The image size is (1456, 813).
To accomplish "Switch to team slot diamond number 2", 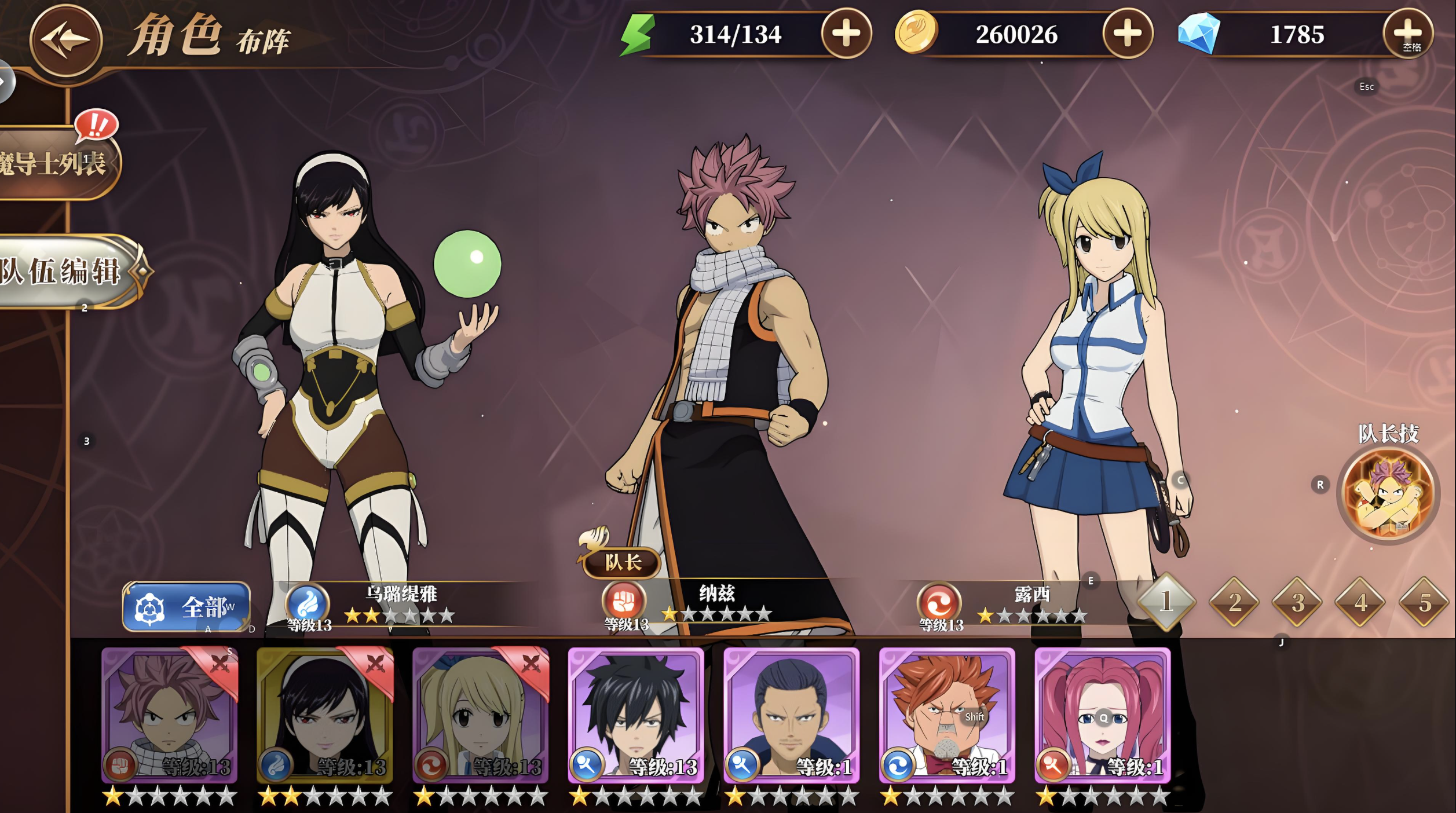I will [1234, 602].
